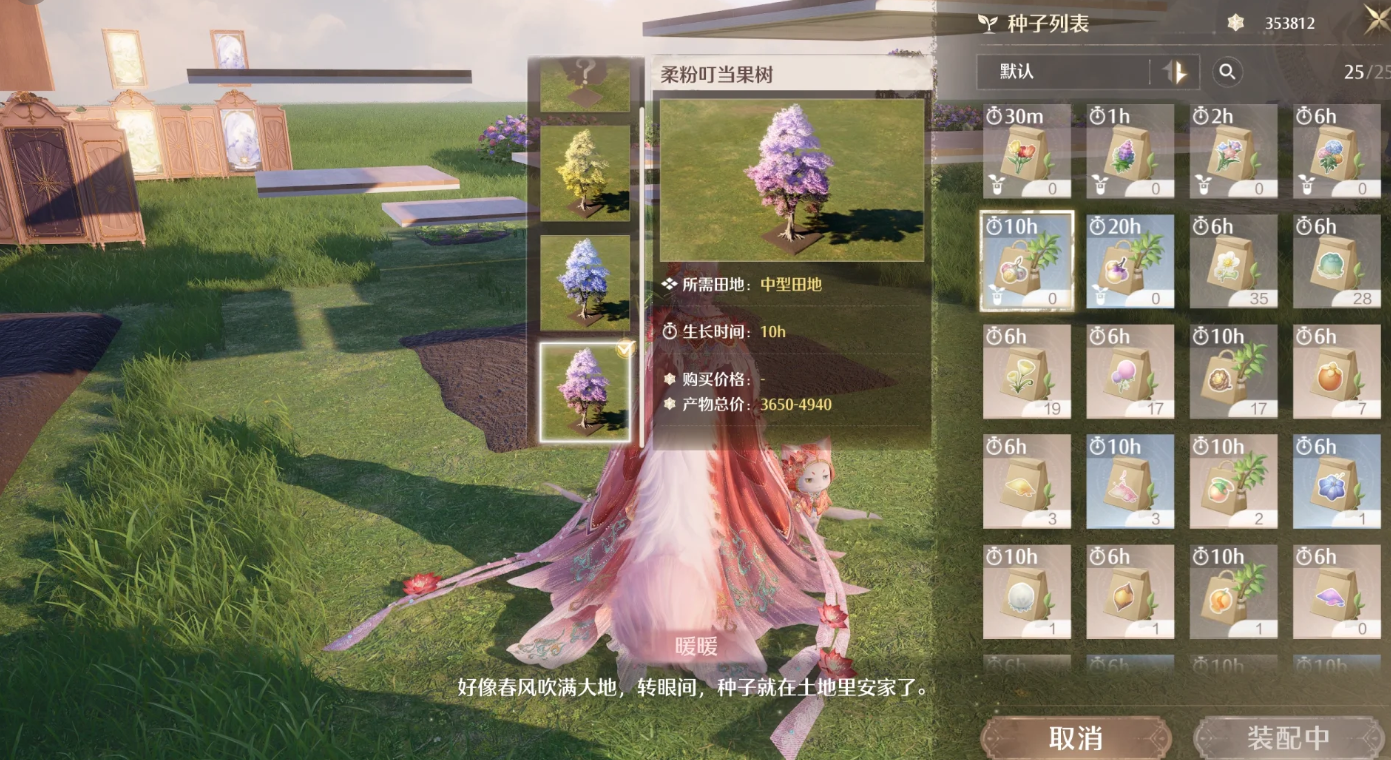Viewport: 1391px width, 760px height.
Task: Click the unknown question mark variant thumbnail
Action: pyautogui.click(x=585, y=84)
